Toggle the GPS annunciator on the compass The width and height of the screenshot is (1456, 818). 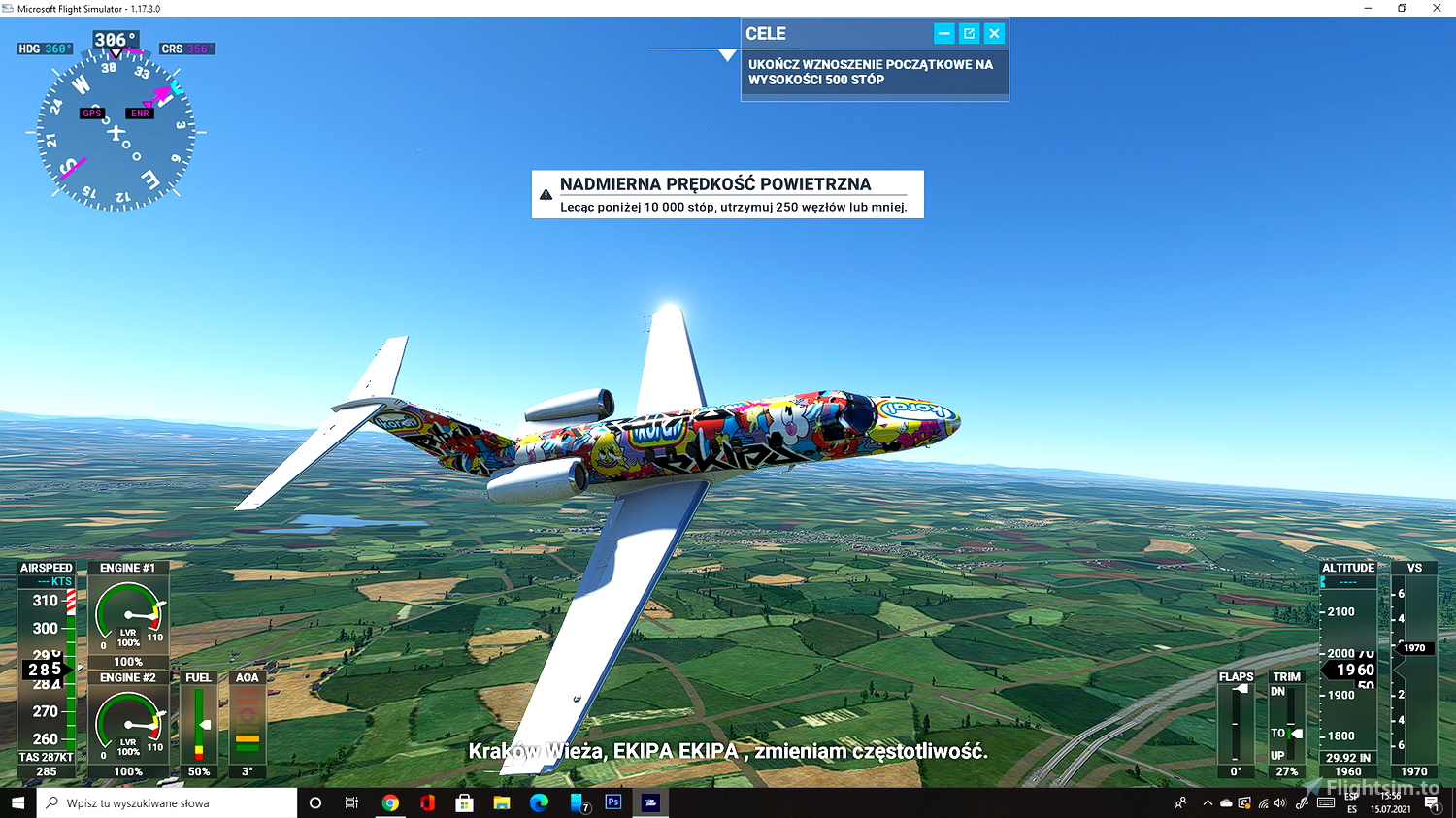point(92,113)
